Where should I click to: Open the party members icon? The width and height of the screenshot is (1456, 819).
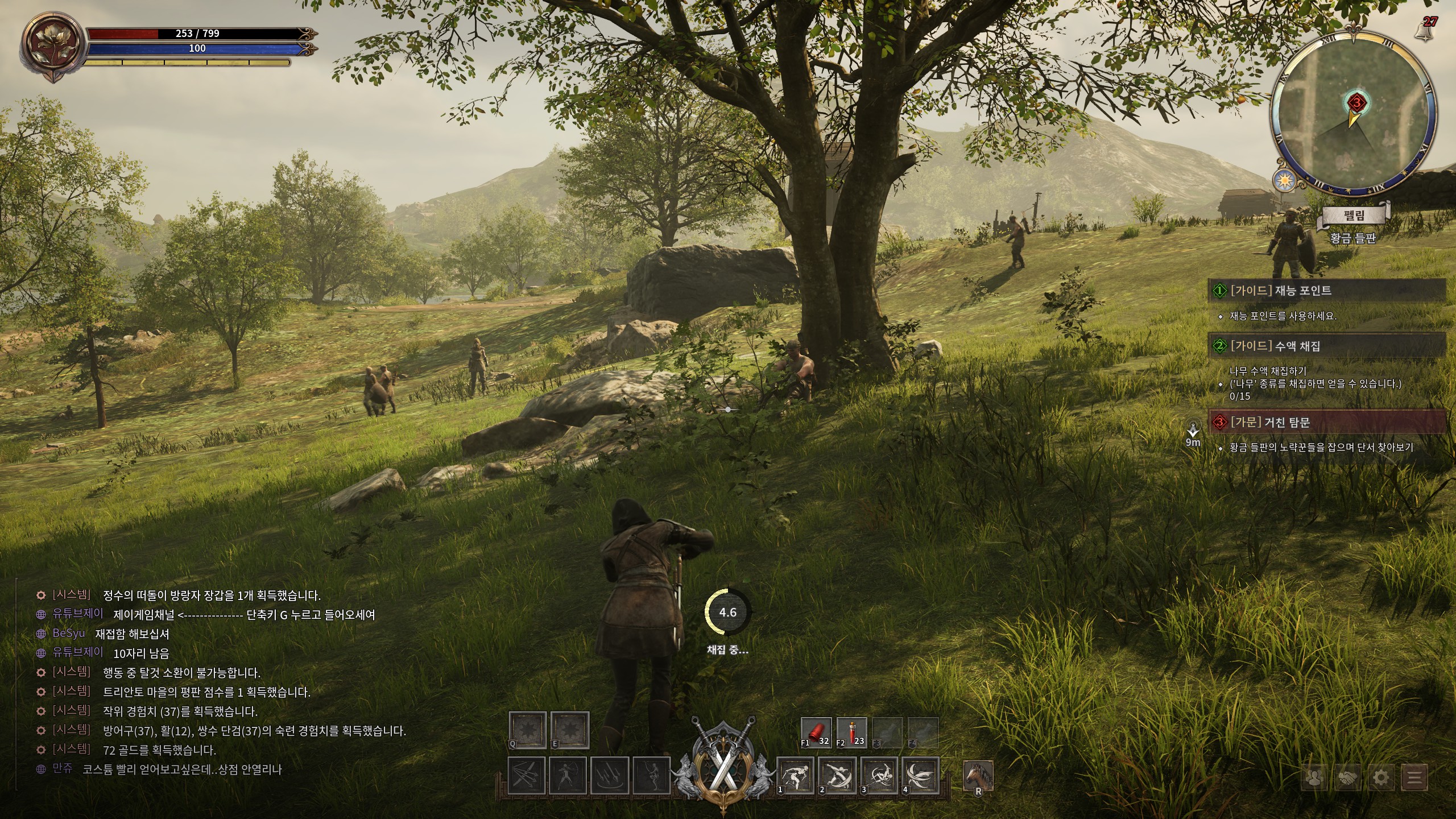1314,777
